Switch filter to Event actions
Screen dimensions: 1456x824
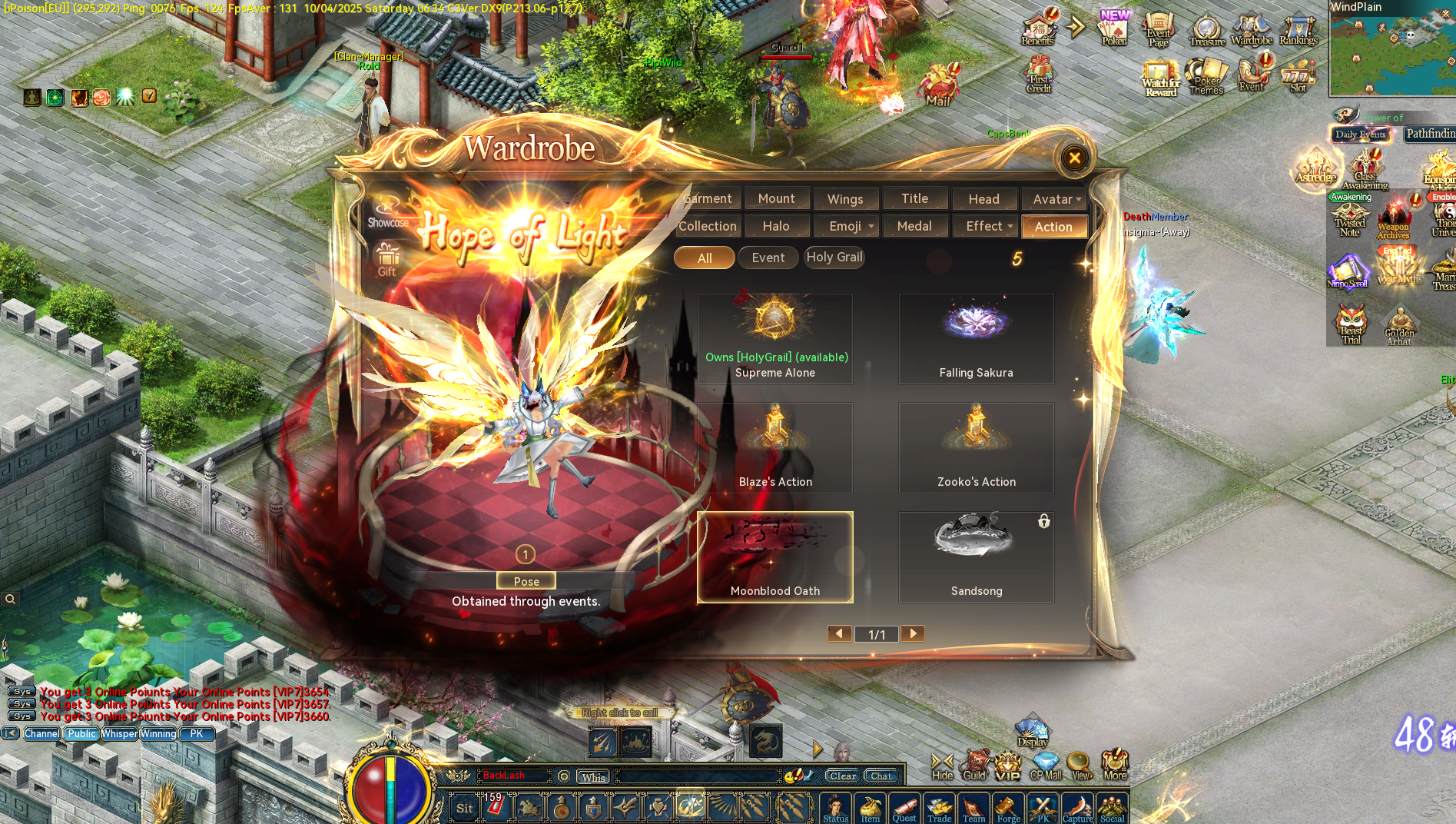(x=768, y=257)
